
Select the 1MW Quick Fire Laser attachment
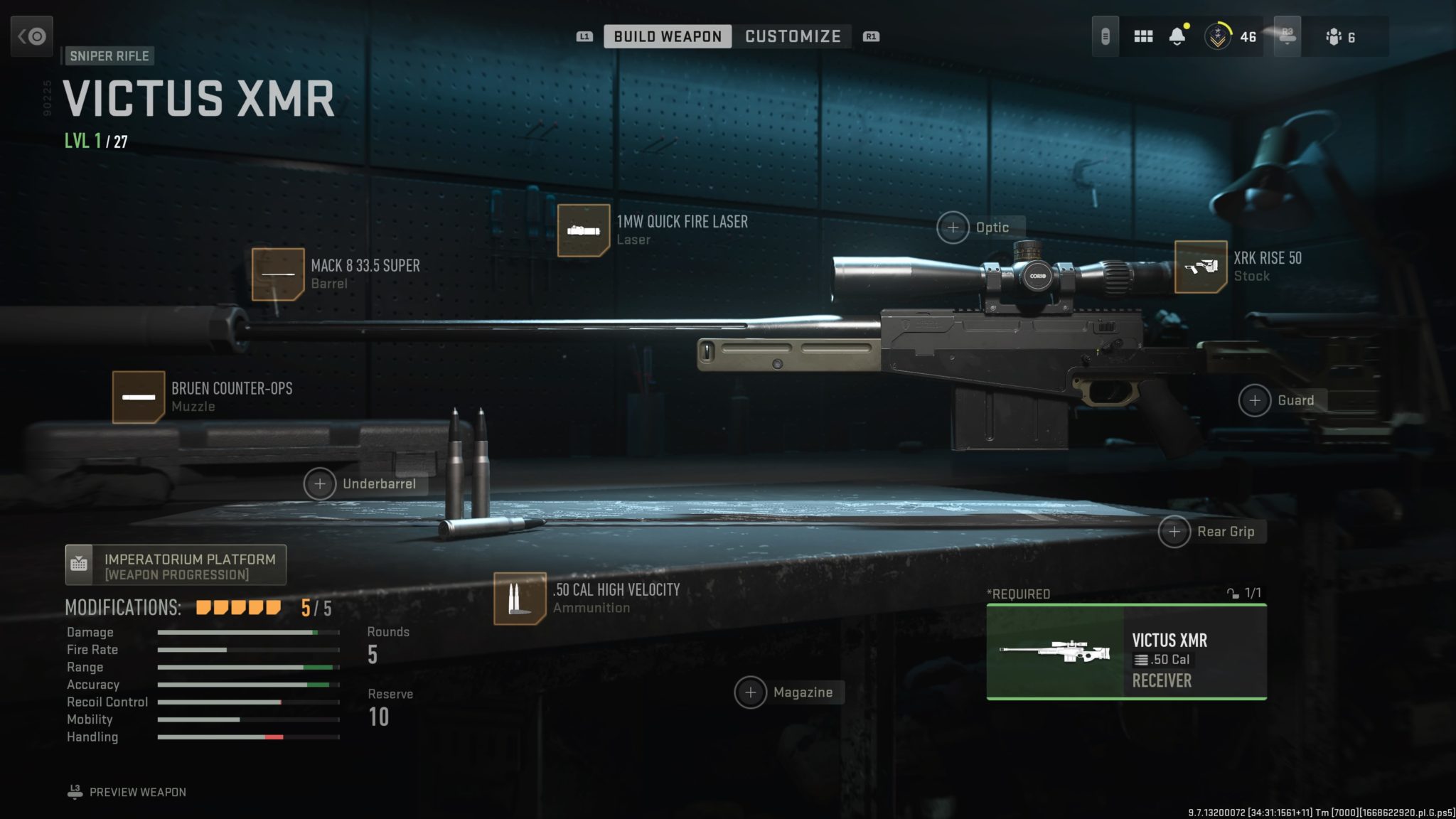click(584, 231)
